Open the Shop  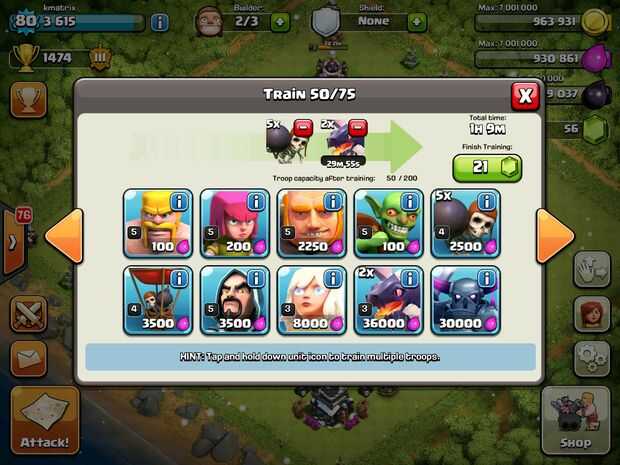click(575, 420)
